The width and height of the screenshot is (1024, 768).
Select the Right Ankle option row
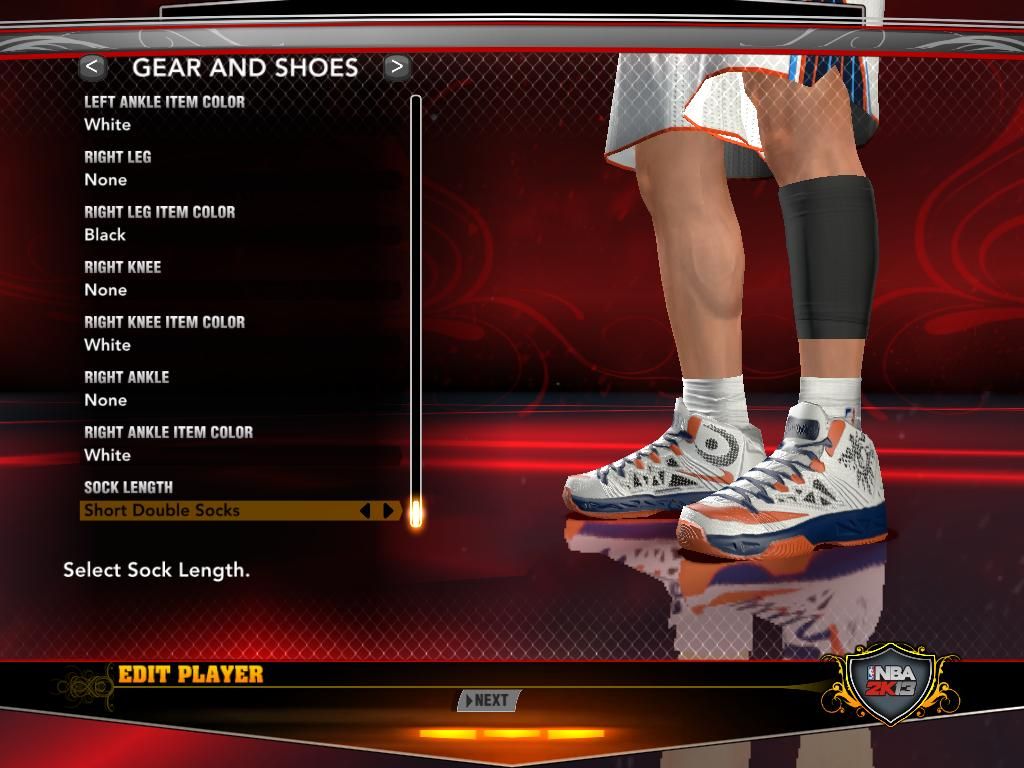240,388
